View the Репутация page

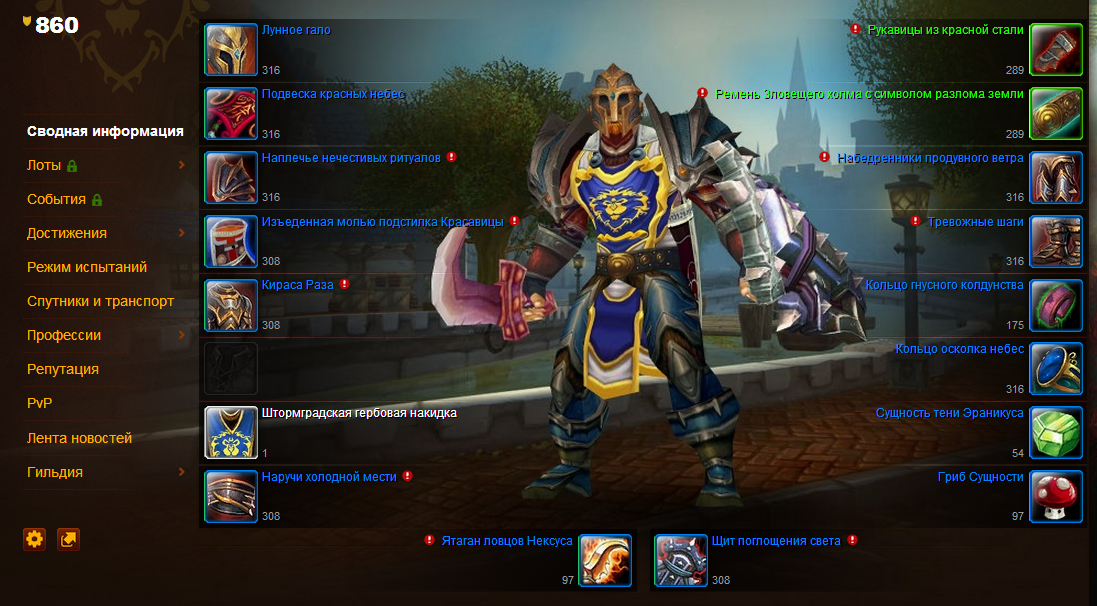click(x=63, y=369)
